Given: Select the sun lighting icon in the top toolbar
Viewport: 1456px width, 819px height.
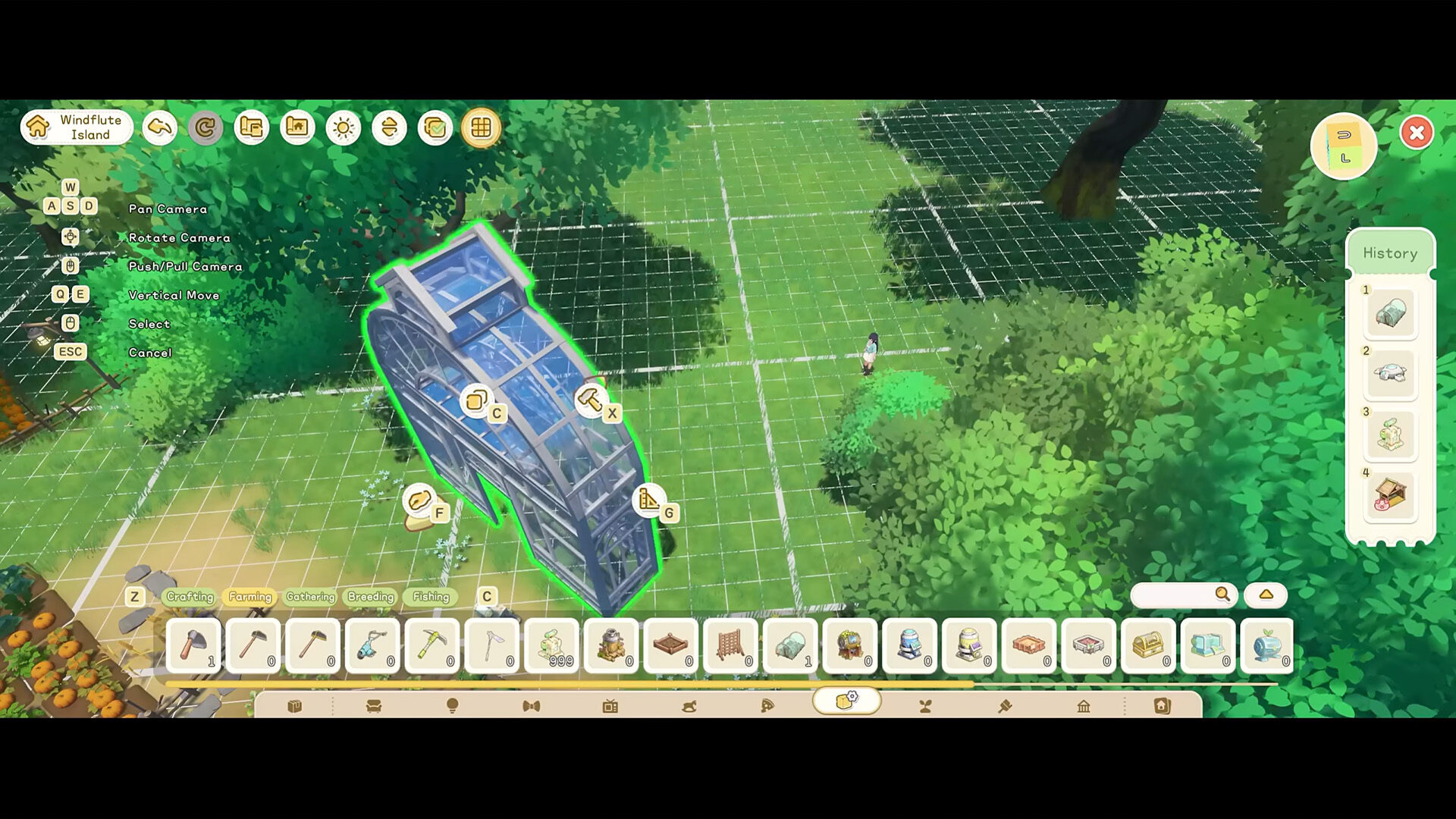Looking at the screenshot, I should point(344,127).
